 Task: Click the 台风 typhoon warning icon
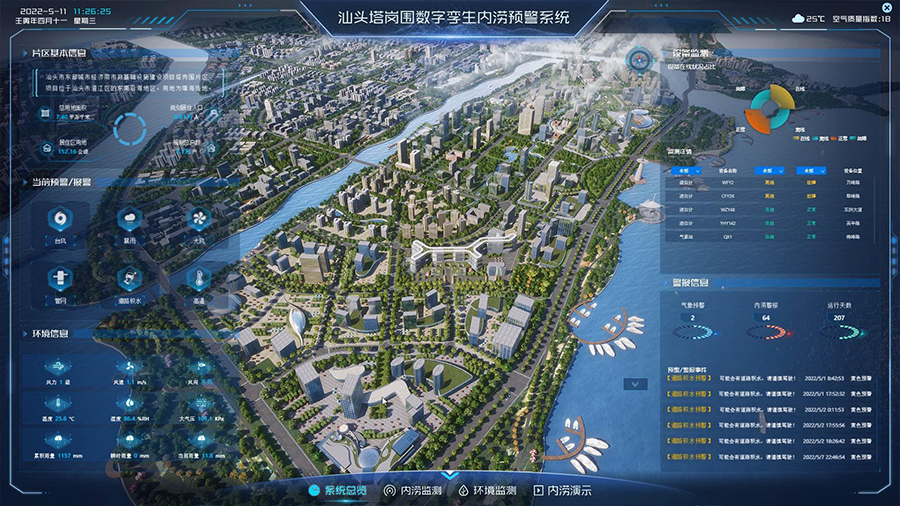coord(60,220)
